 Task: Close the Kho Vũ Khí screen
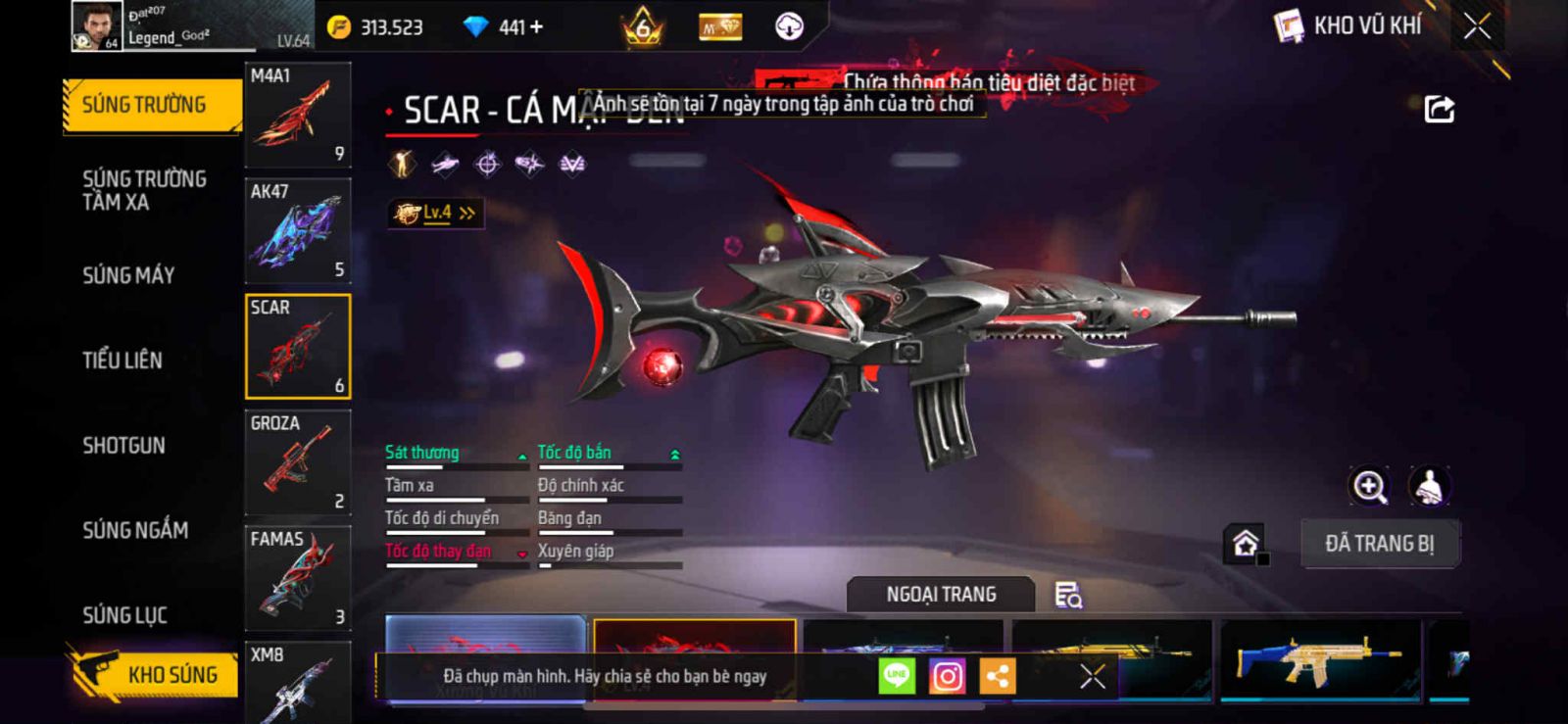[x=1477, y=26]
